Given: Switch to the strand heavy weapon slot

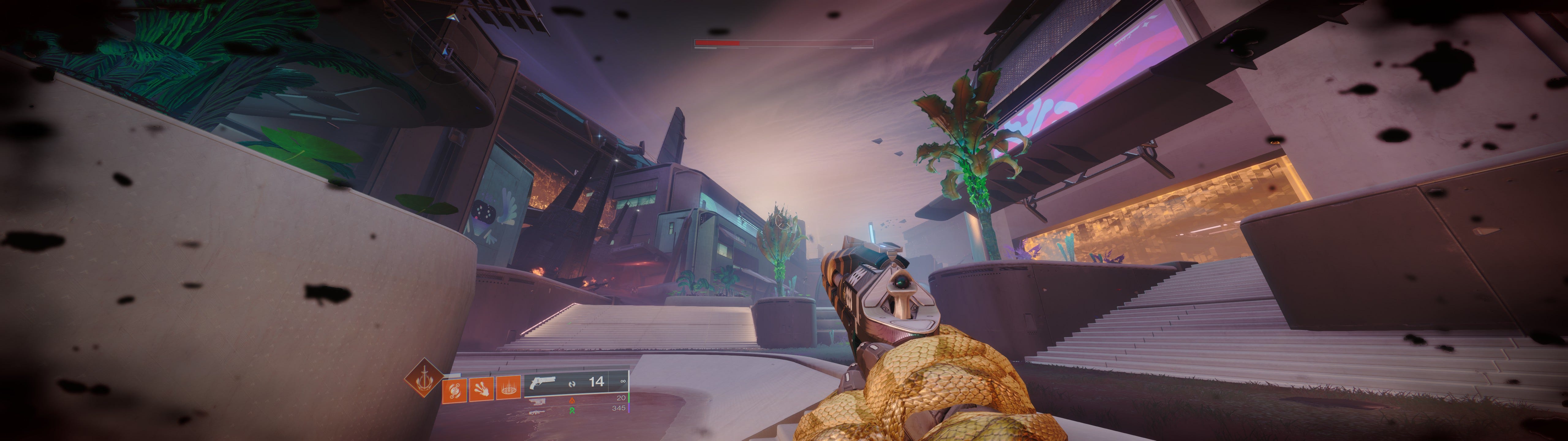Looking at the screenshot, I should (571, 411).
